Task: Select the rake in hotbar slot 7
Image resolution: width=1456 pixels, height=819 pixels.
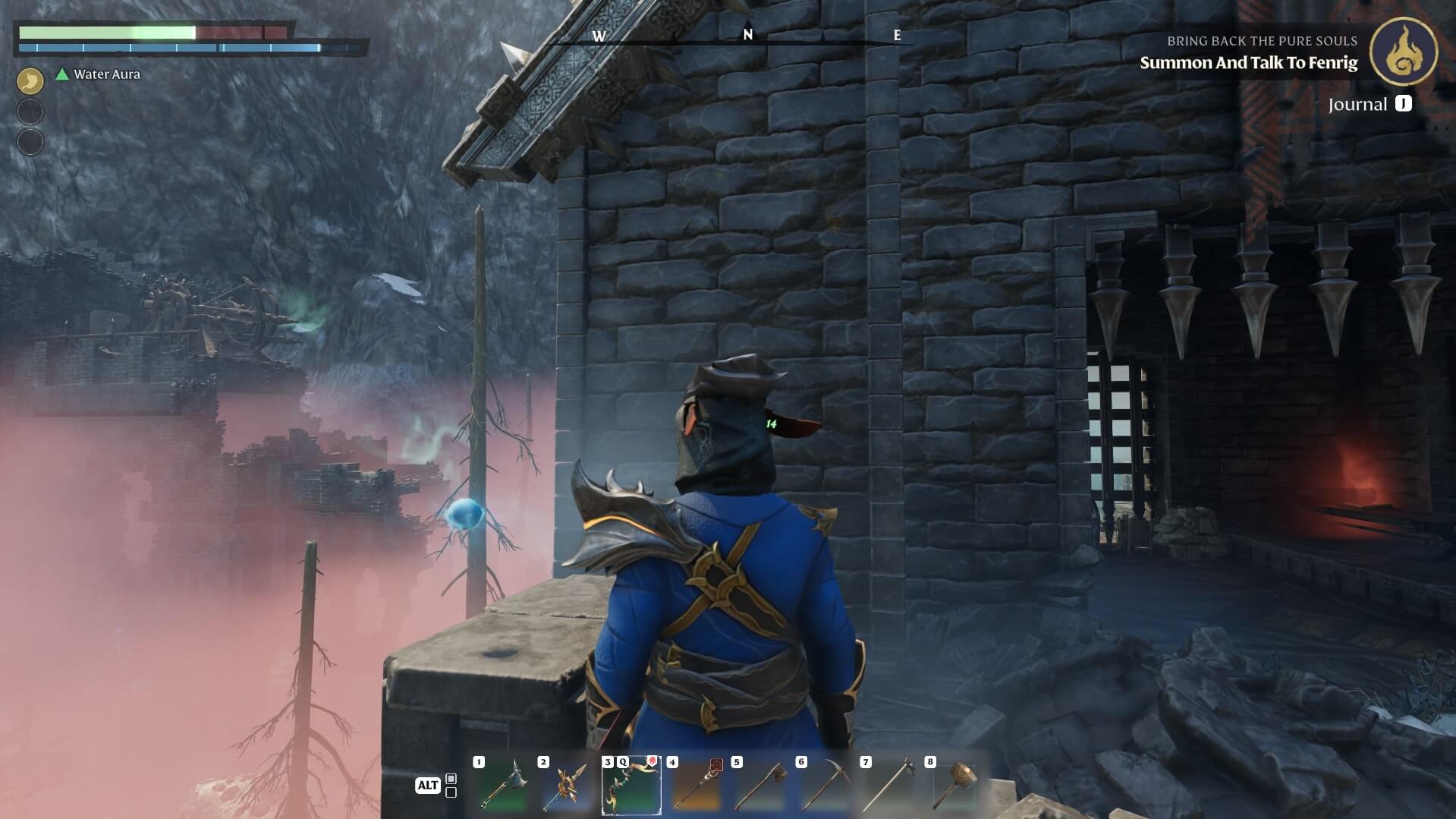Action: [x=889, y=786]
